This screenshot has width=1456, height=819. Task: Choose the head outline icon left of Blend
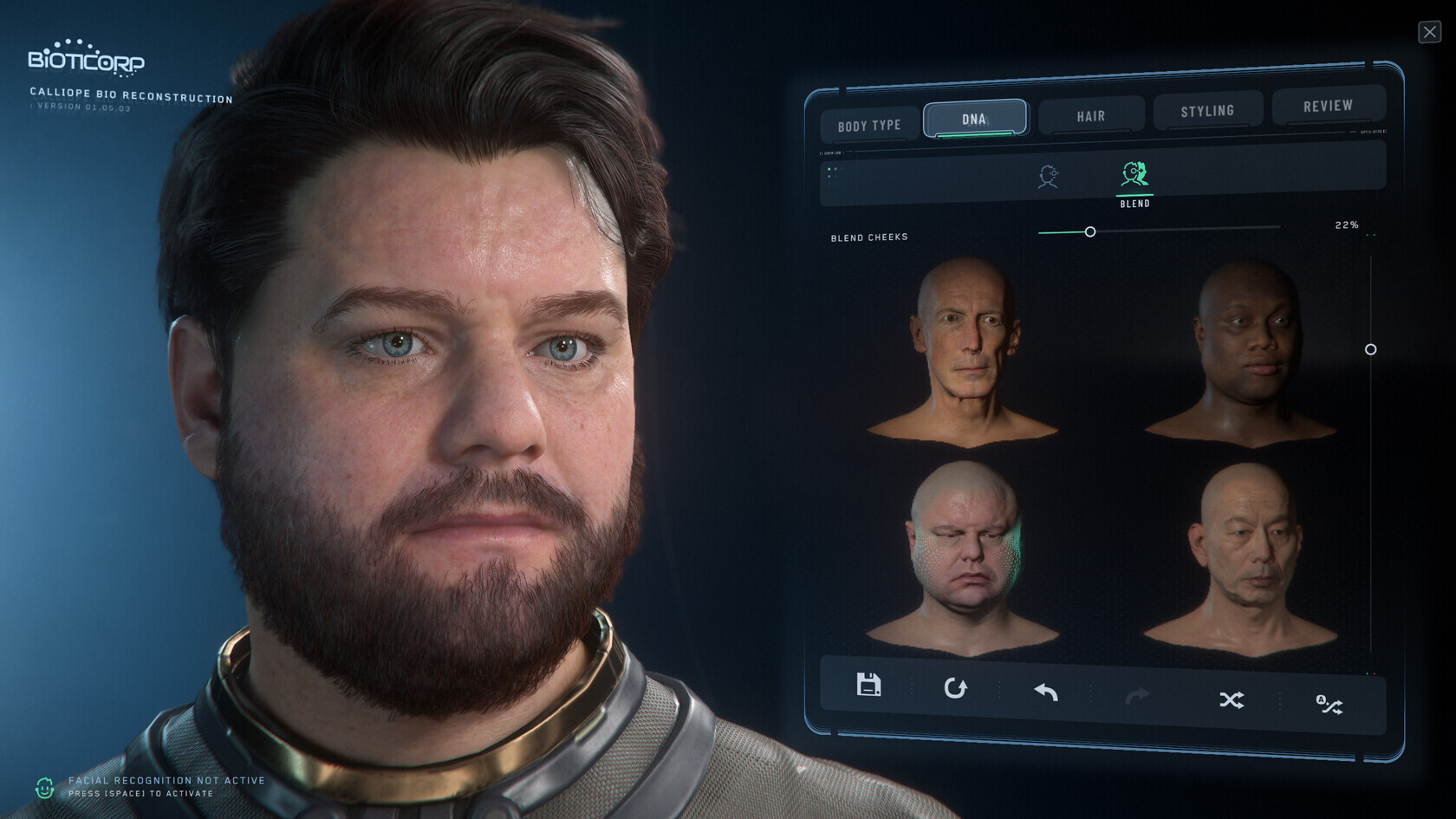tap(1049, 177)
